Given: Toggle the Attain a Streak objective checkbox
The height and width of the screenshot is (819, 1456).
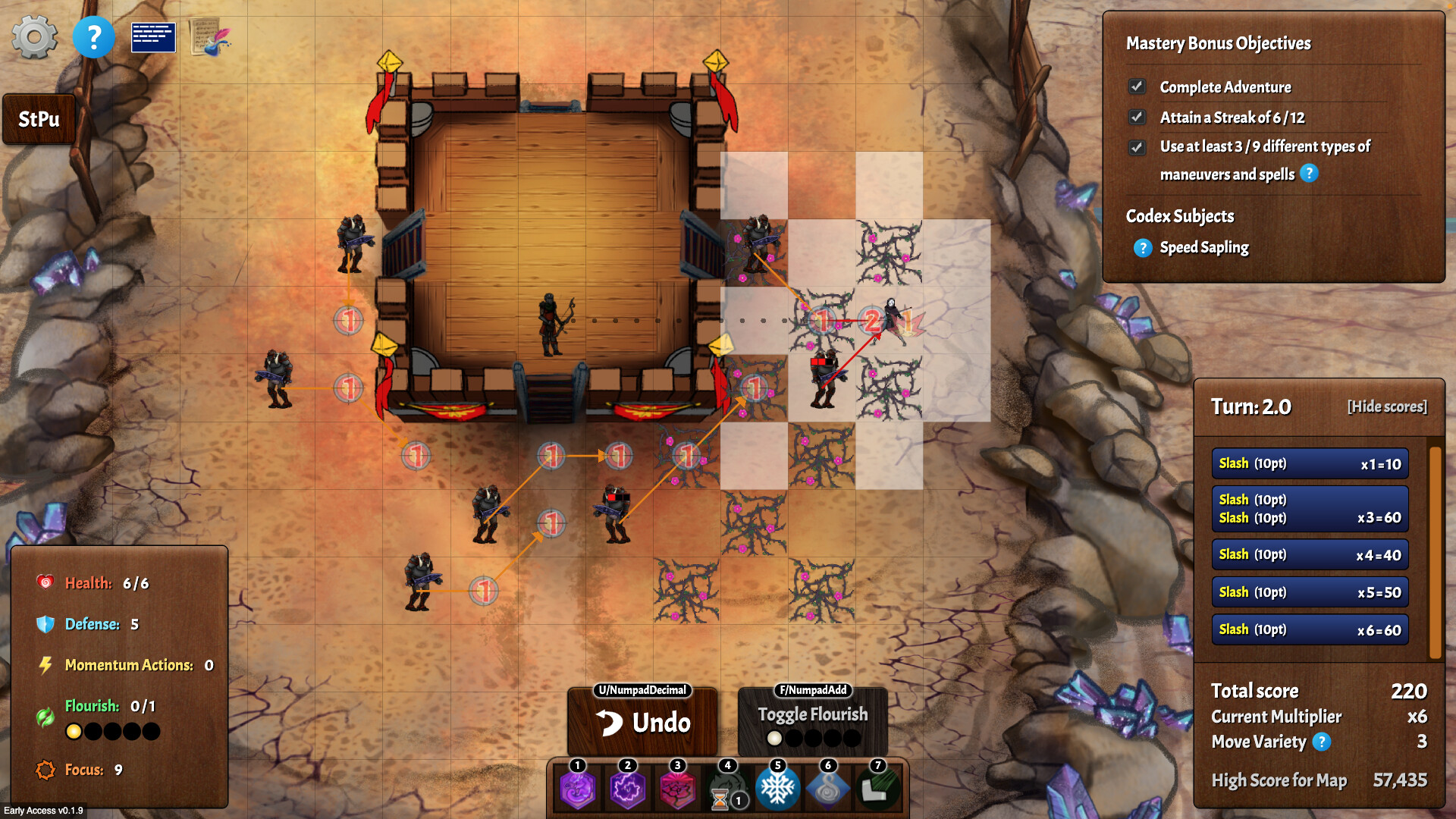Looking at the screenshot, I should pos(1136,117).
